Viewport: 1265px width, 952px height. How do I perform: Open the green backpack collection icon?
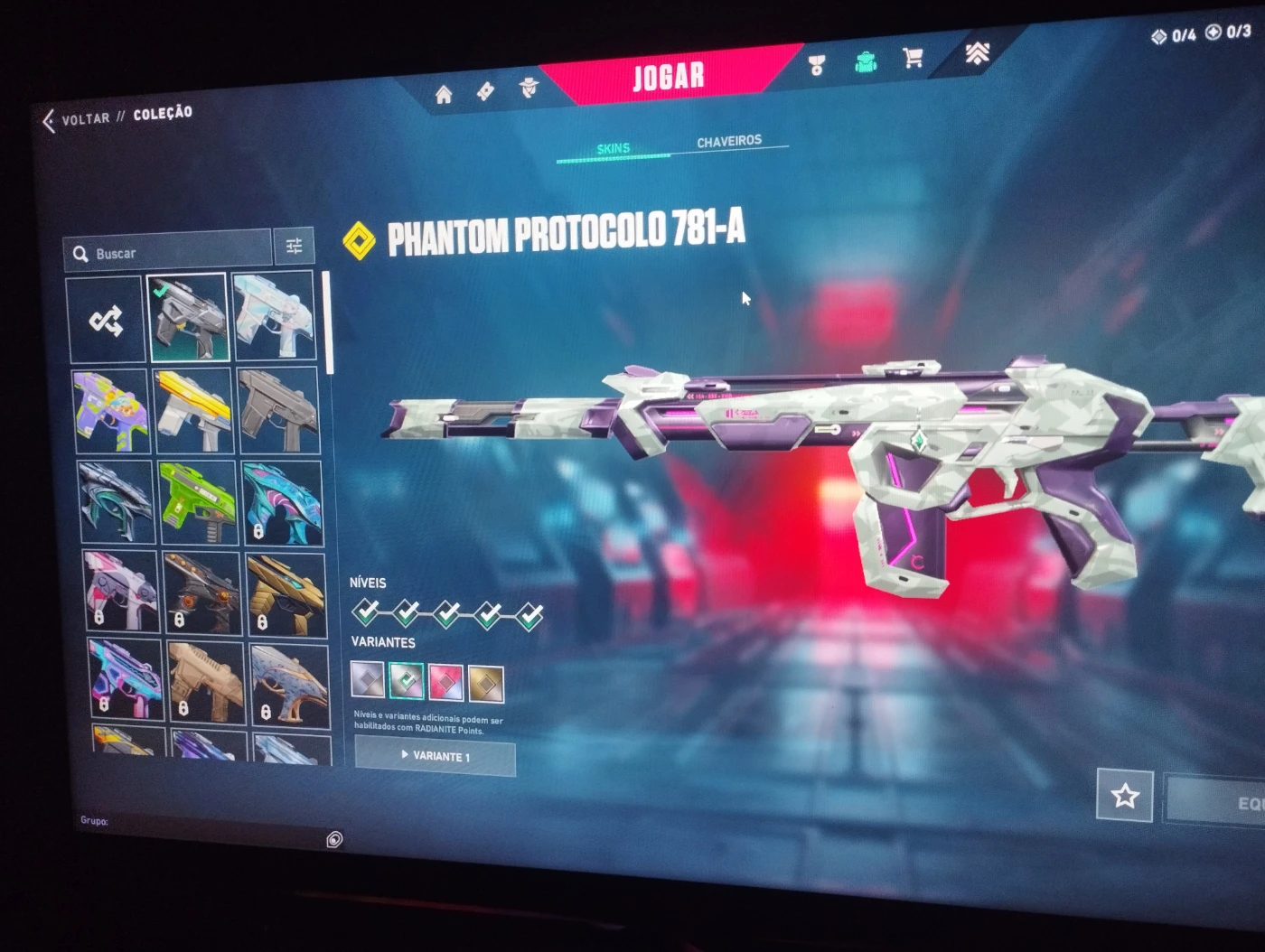866,62
